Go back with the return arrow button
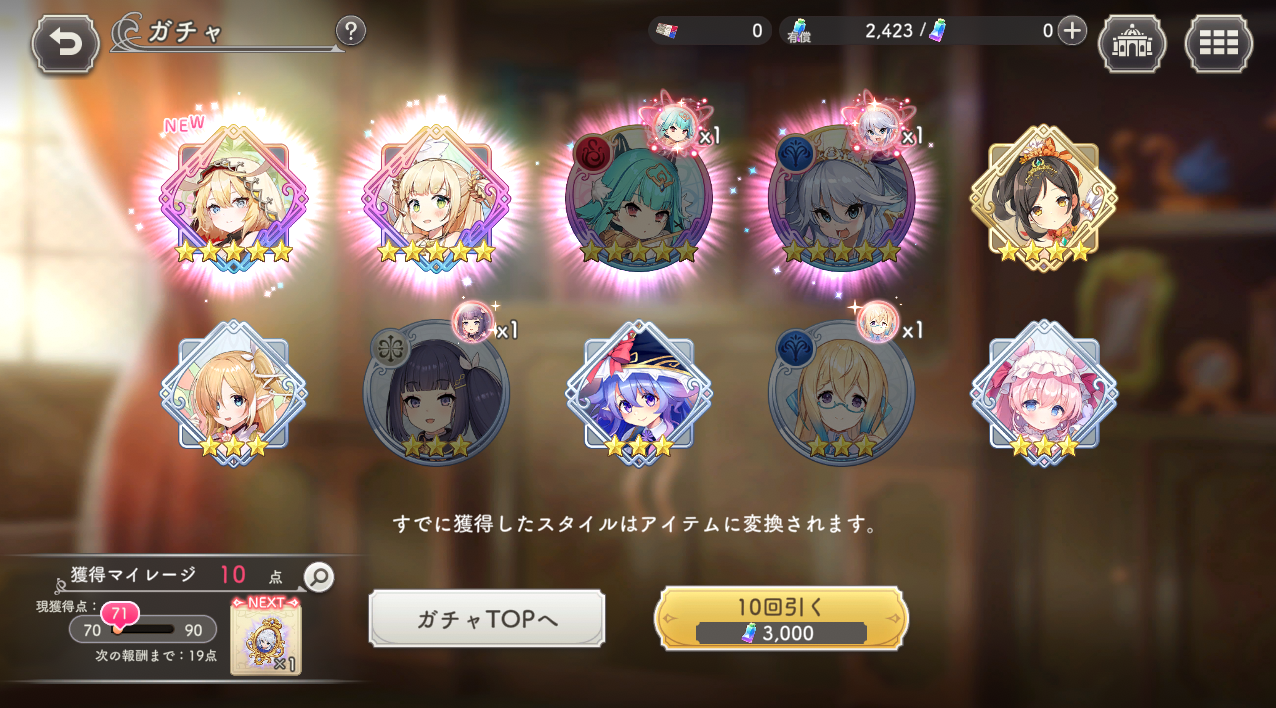 click(x=66, y=44)
